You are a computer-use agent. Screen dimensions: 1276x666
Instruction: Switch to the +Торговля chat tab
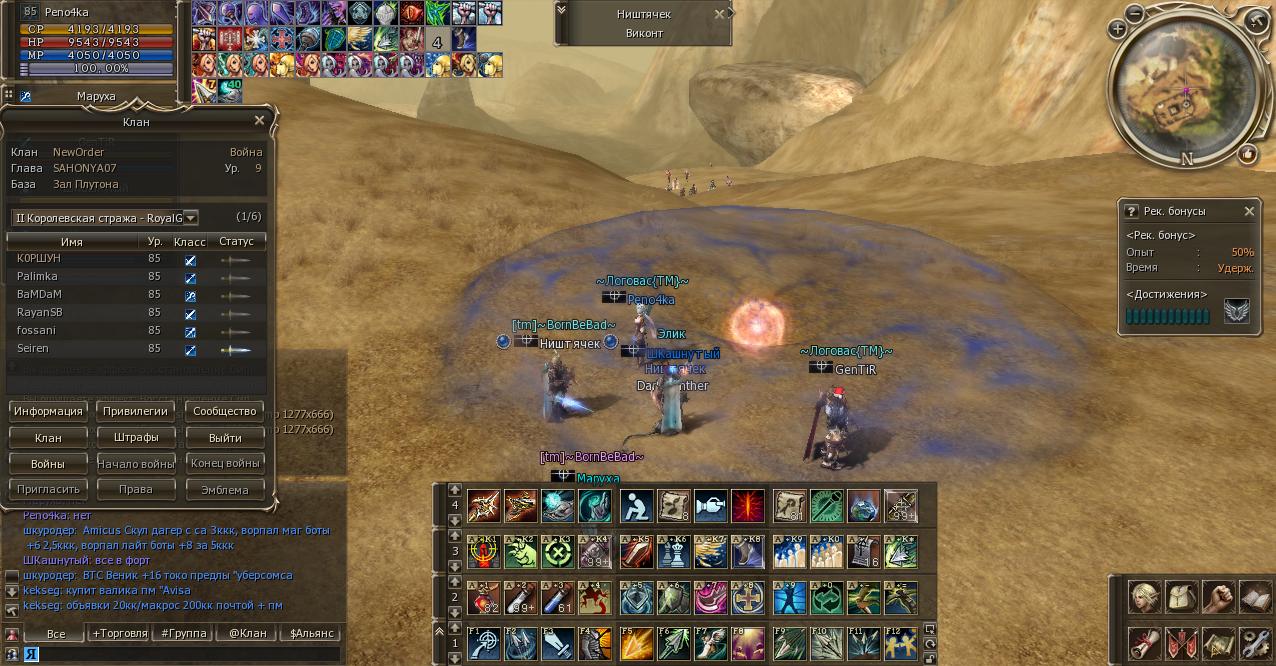(120, 633)
